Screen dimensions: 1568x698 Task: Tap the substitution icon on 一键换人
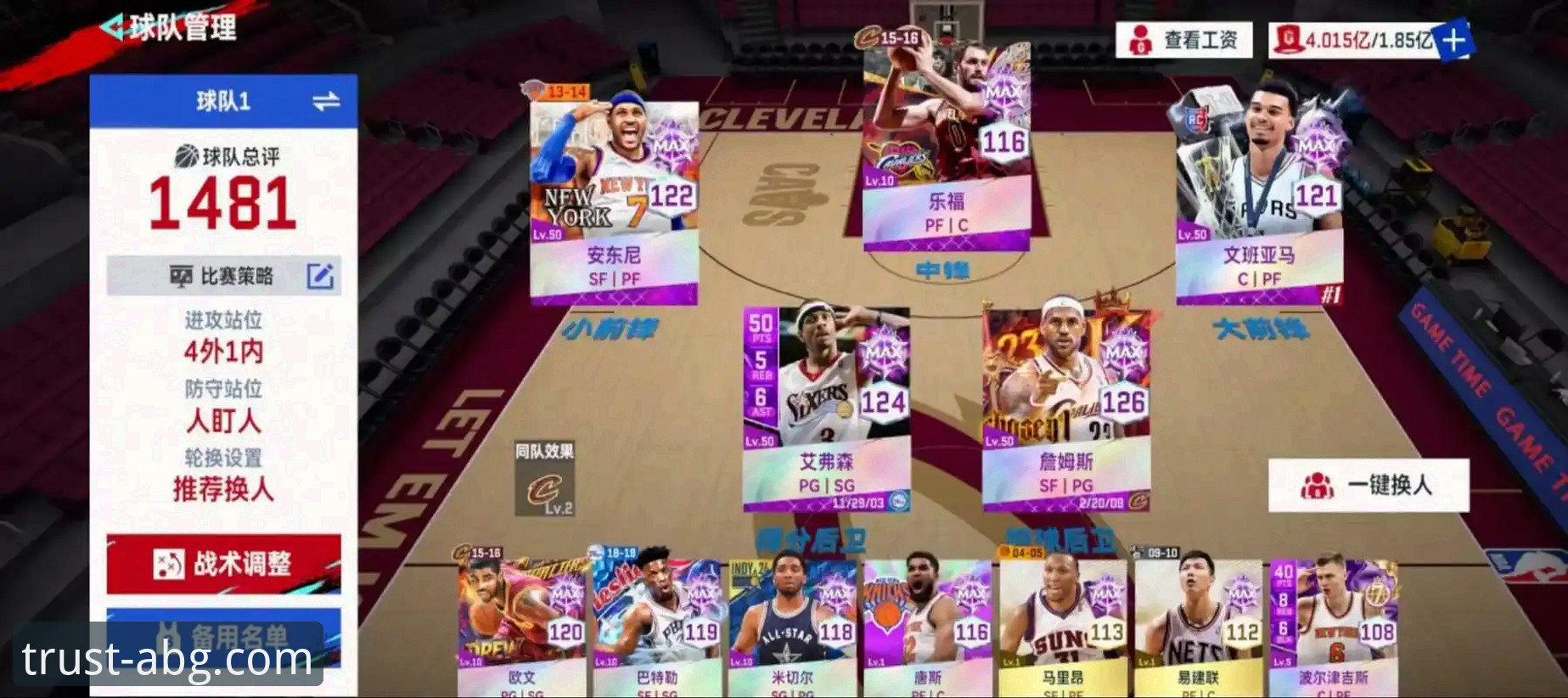click(1318, 484)
